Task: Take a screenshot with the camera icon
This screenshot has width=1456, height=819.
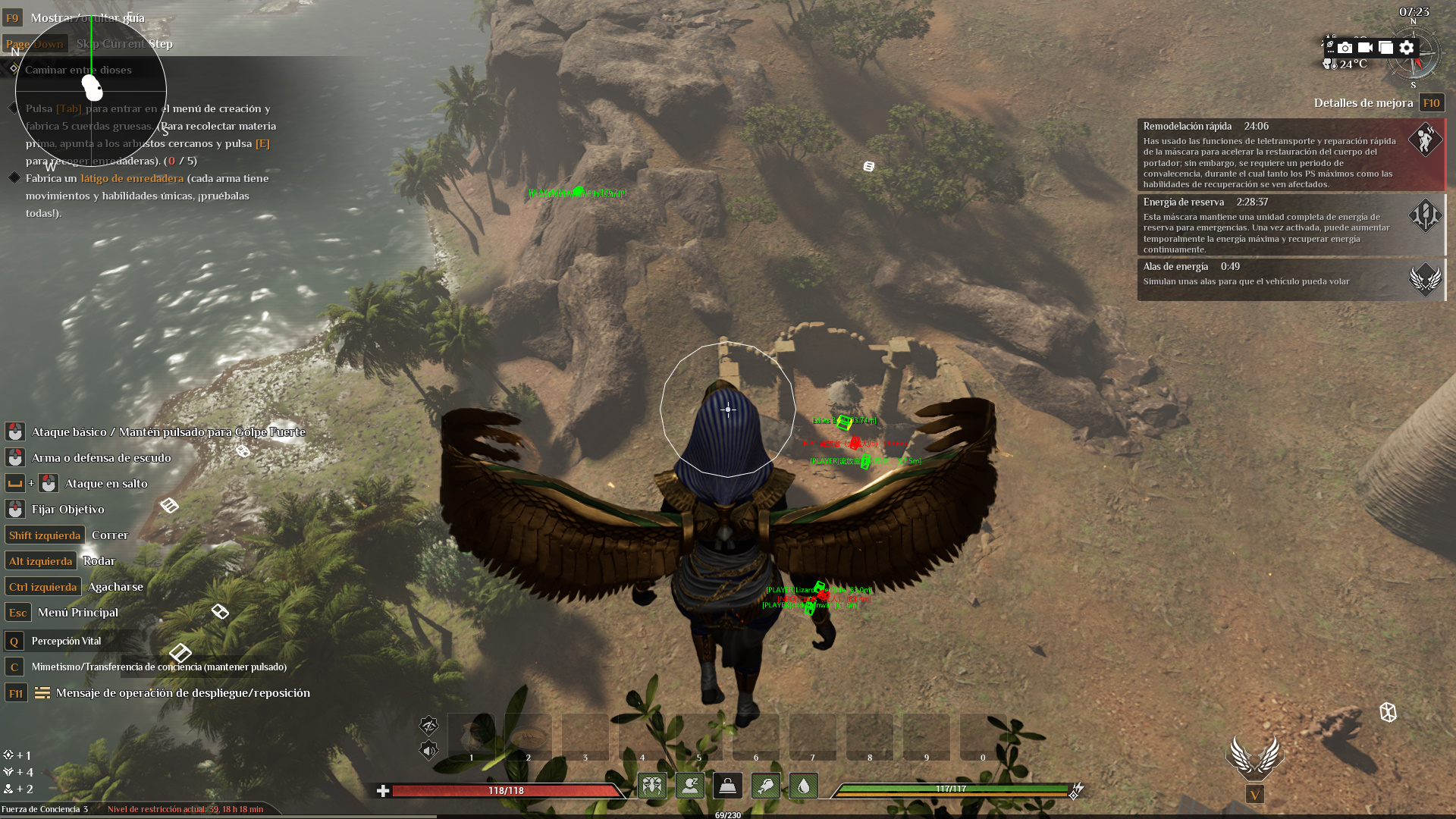Action: pos(1344,47)
